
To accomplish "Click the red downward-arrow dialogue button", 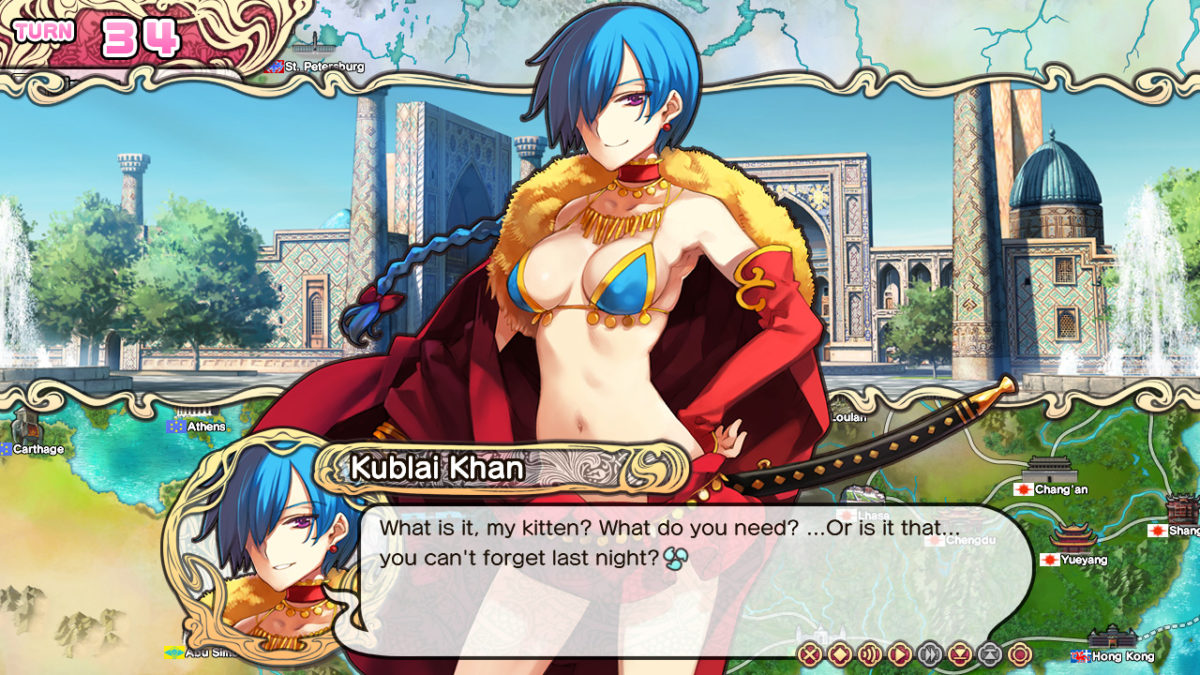I will point(960,655).
